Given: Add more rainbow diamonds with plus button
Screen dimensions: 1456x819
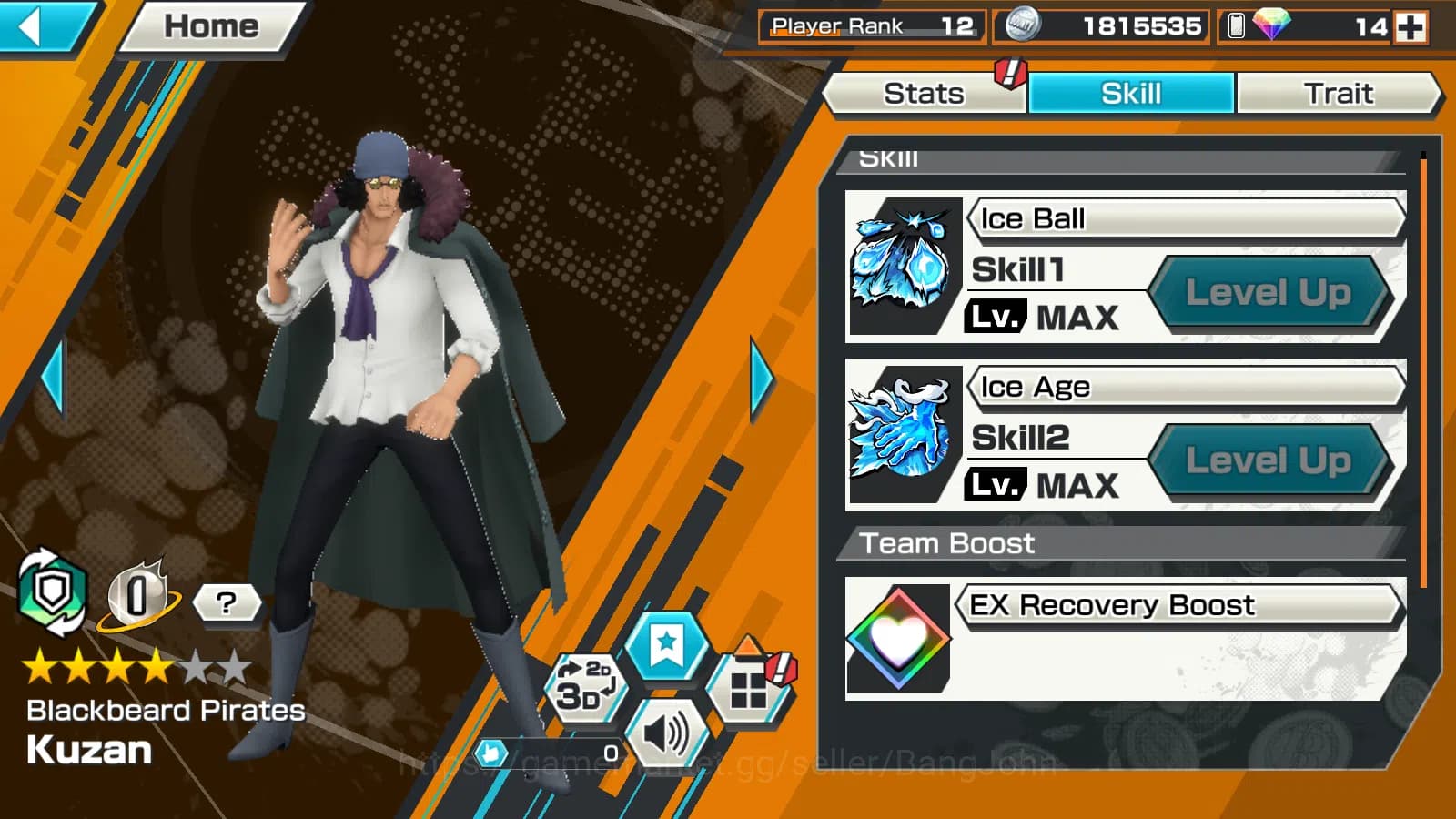Looking at the screenshot, I should coord(1411,26).
